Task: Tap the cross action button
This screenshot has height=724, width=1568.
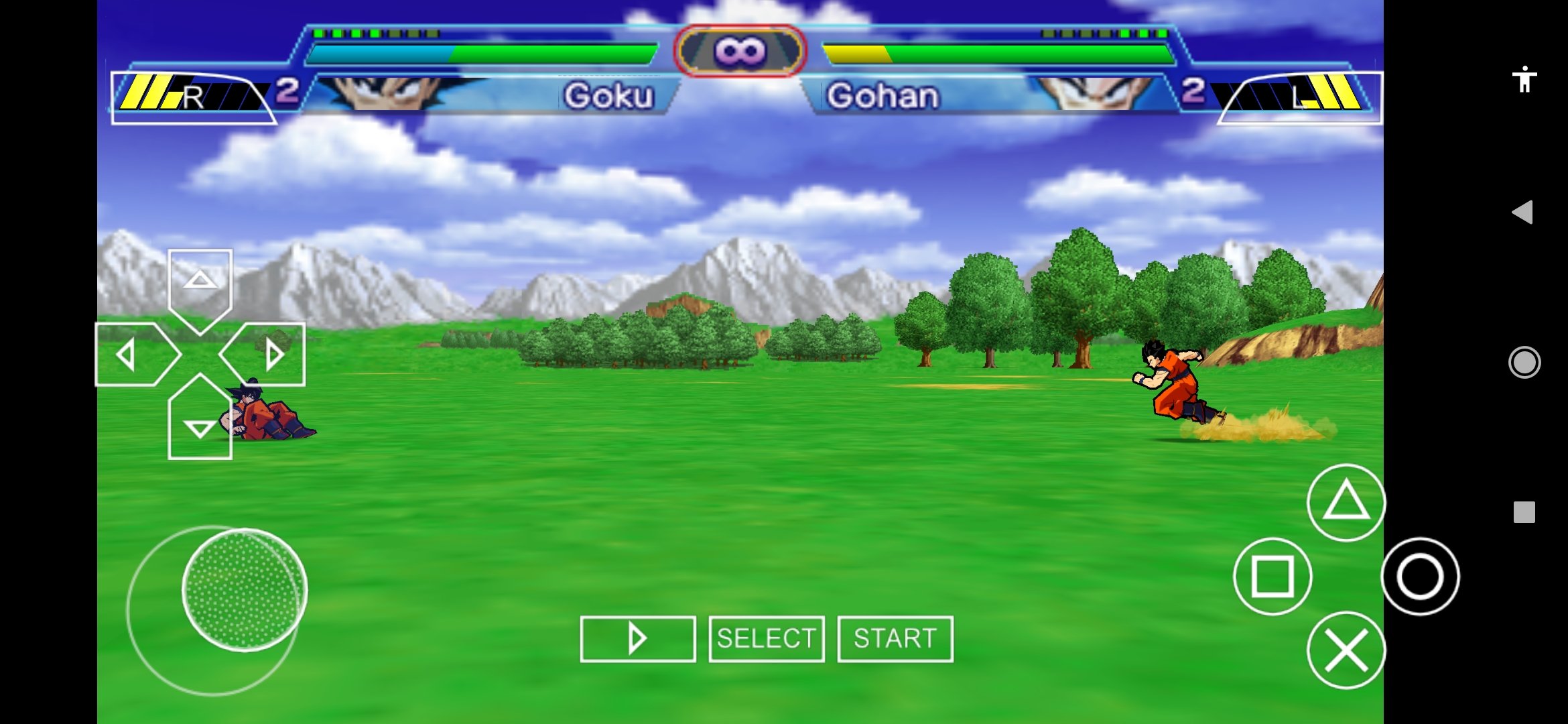Action: (1346, 650)
